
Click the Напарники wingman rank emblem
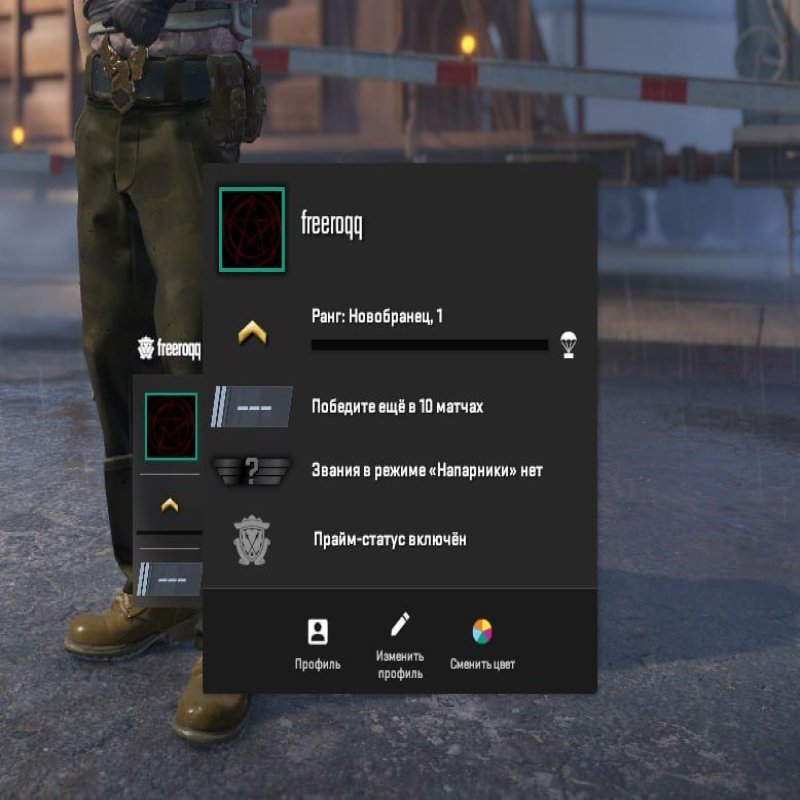click(x=251, y=470)
